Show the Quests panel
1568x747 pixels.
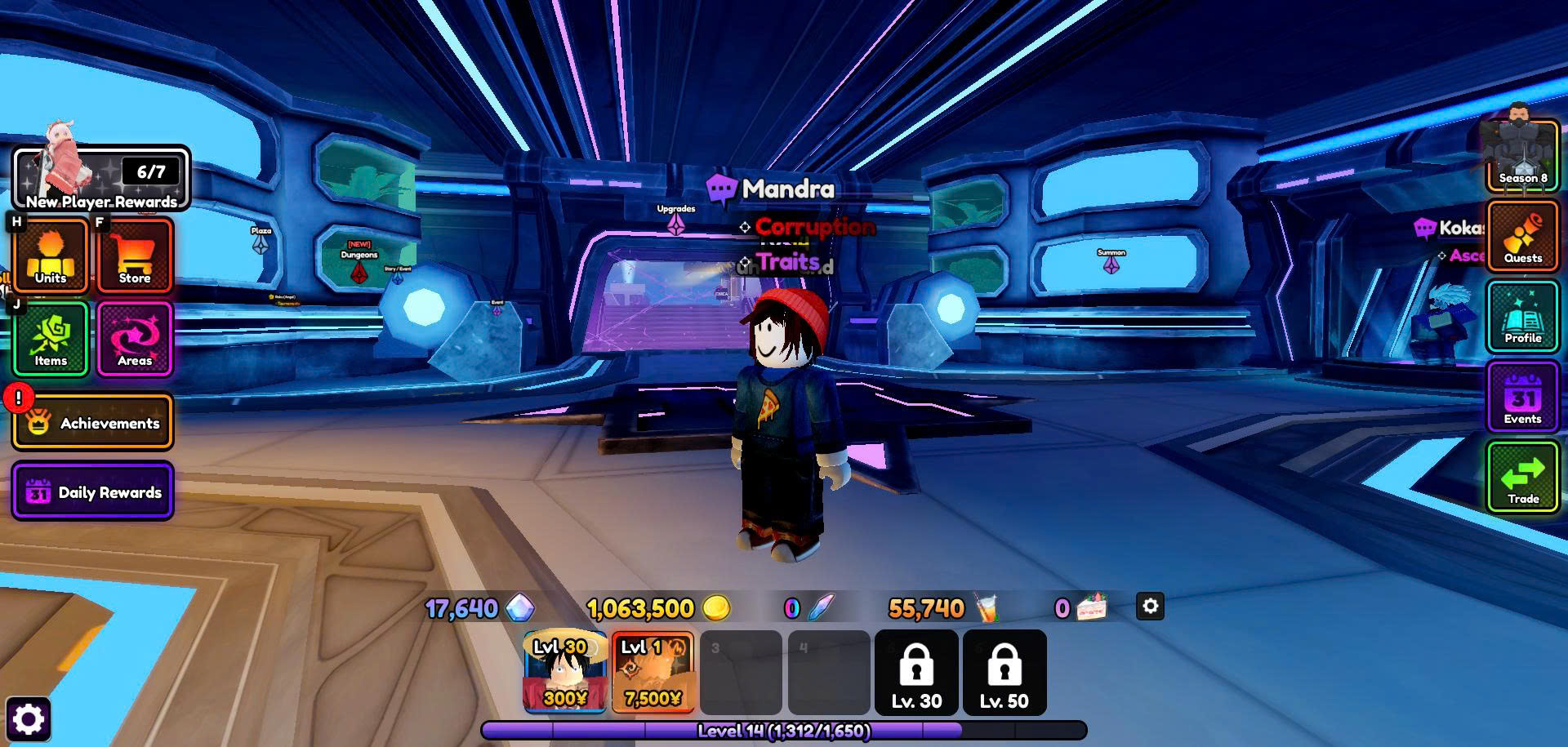tap(1522, 237)
